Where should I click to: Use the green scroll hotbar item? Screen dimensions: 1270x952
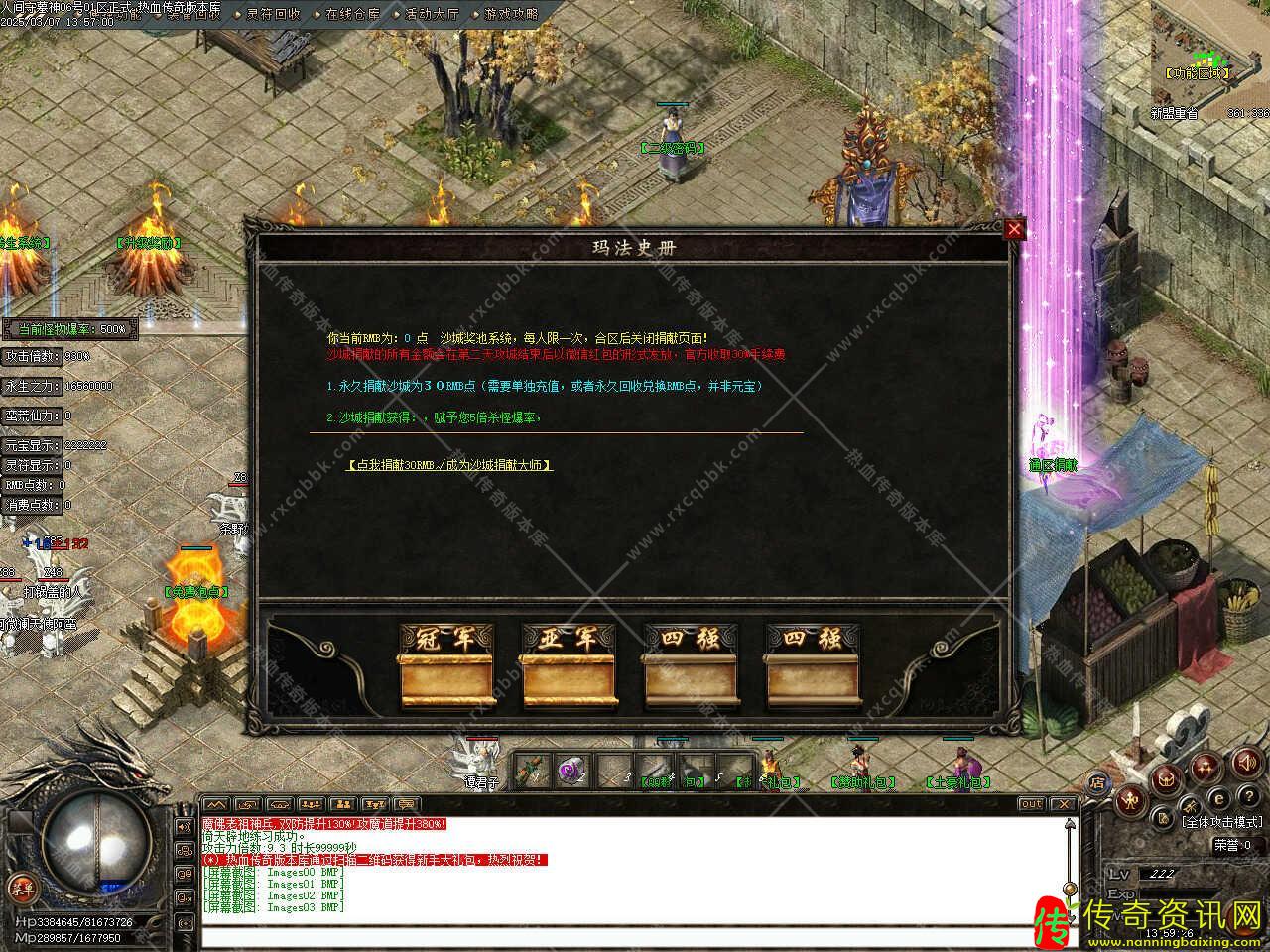533,771
